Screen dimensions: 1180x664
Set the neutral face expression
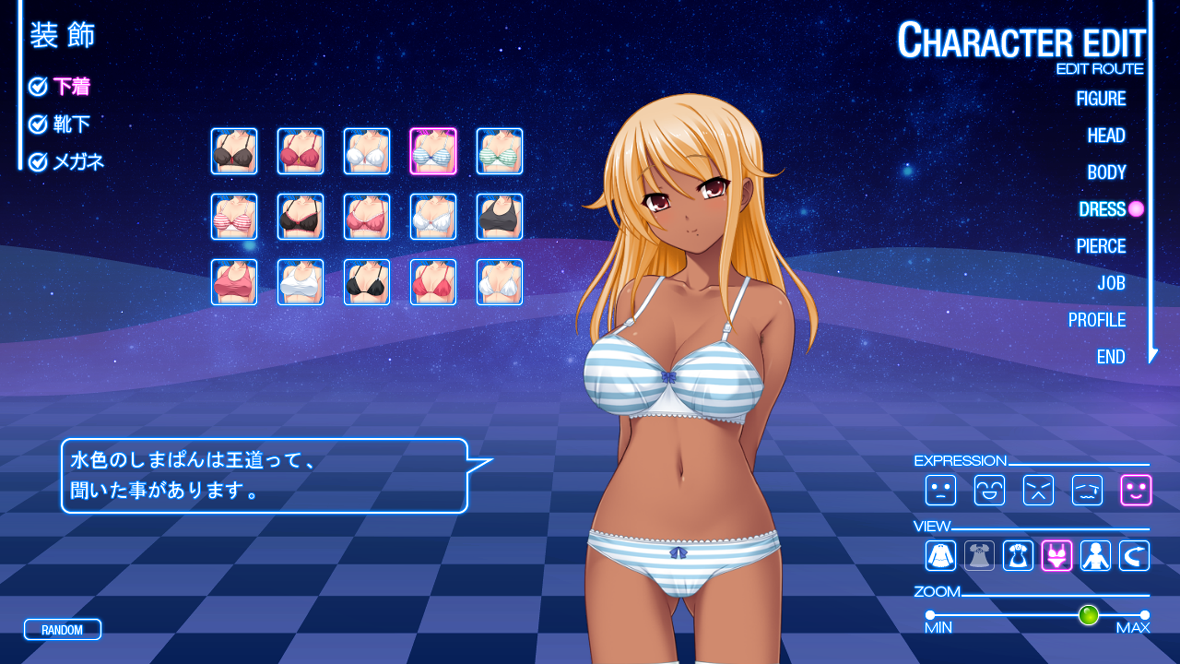(x=940, y=490)
